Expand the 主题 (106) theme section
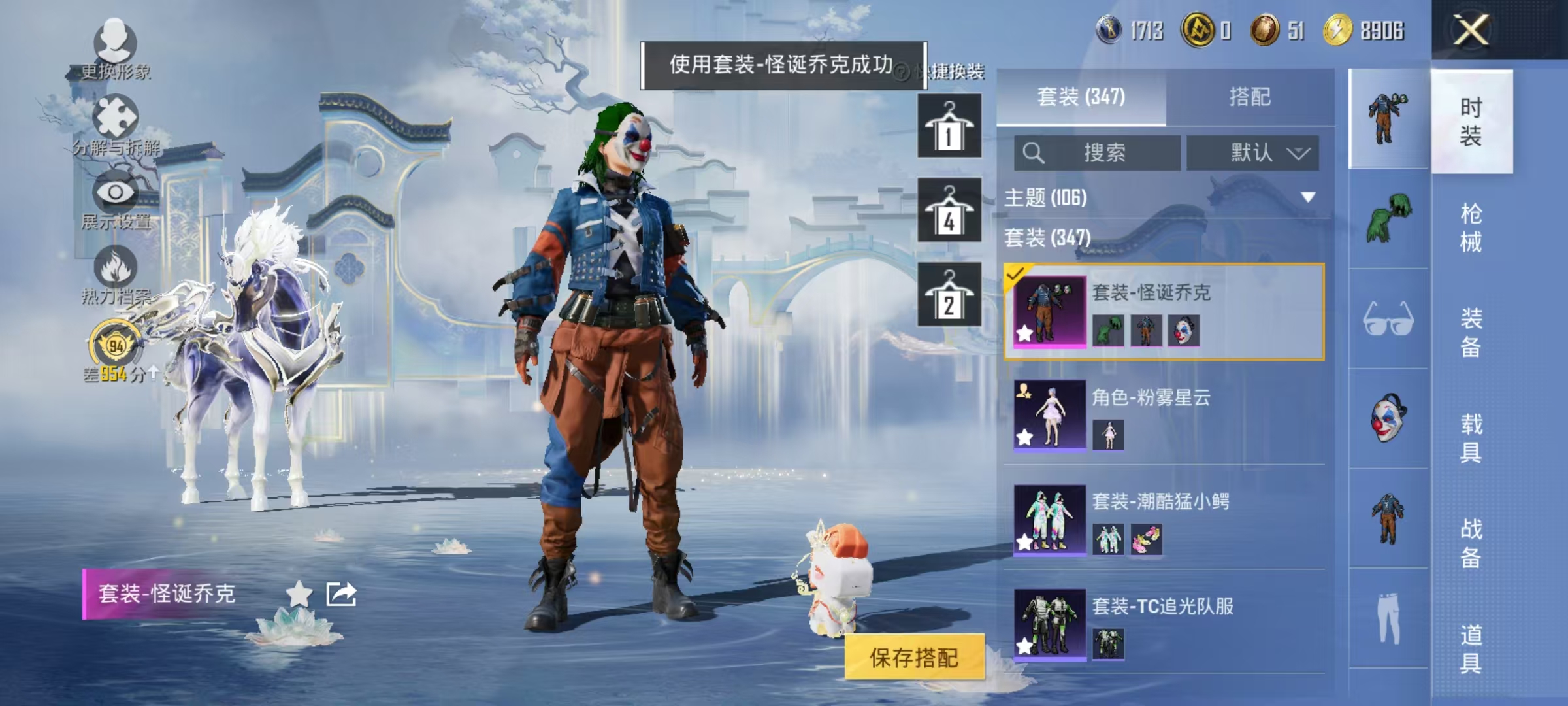The height and width of the screenshot is (706, 1568). (x=1307, y=197)
